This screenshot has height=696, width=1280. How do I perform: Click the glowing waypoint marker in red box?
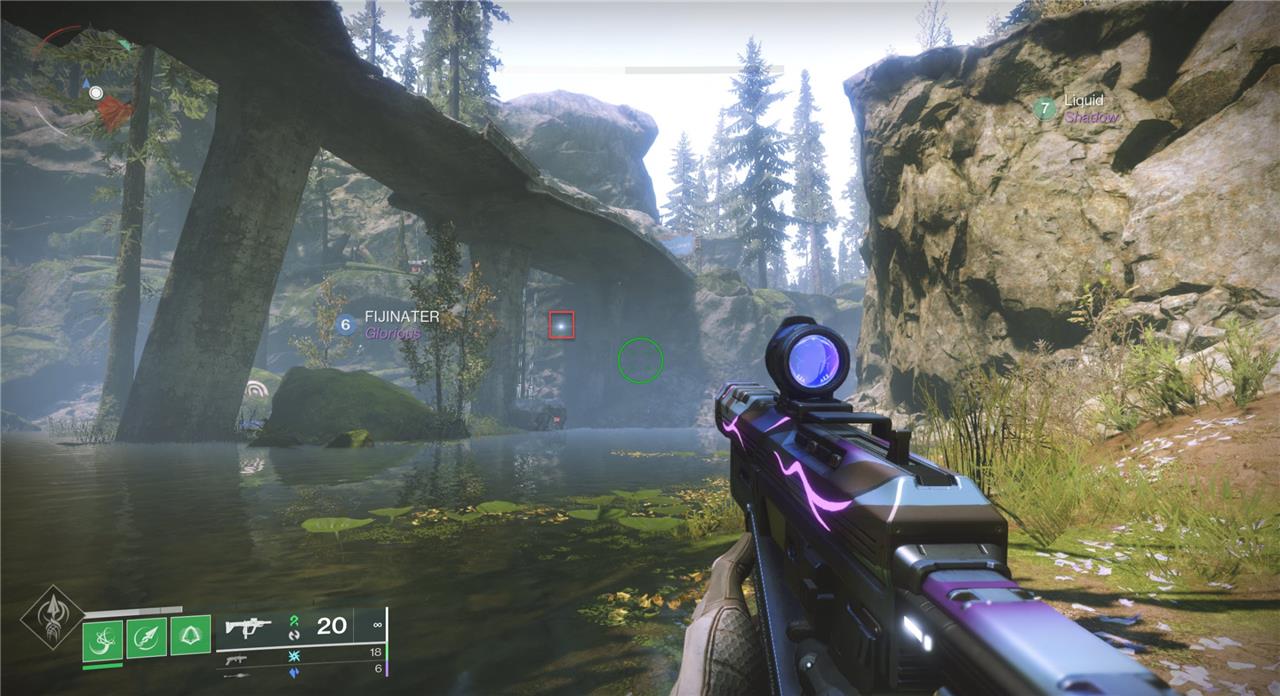[562, 325]
